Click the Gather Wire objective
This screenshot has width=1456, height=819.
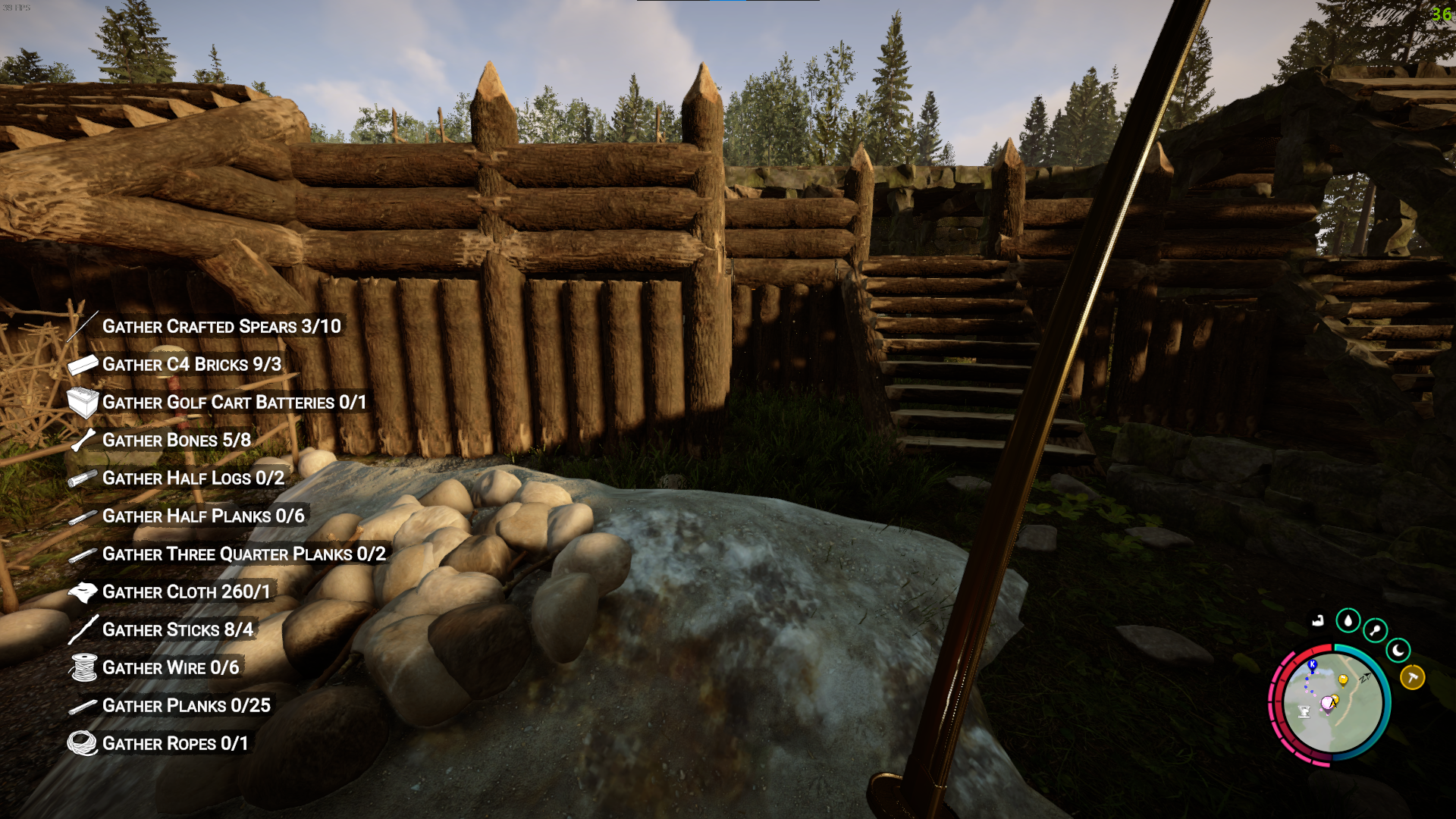click(x=170, y=668)
